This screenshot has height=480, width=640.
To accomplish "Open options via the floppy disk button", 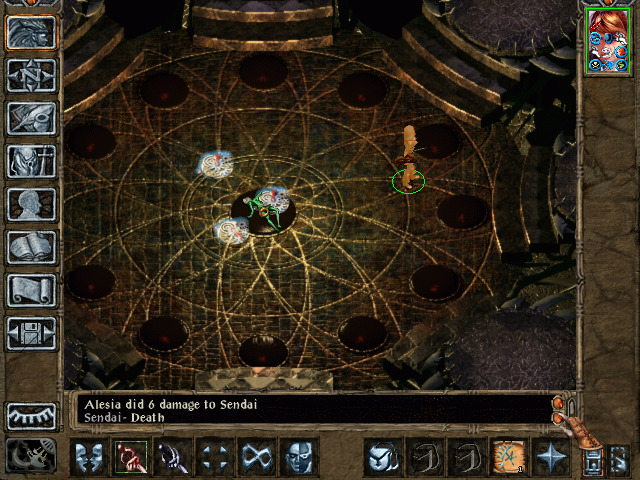I will coord(32,333).
